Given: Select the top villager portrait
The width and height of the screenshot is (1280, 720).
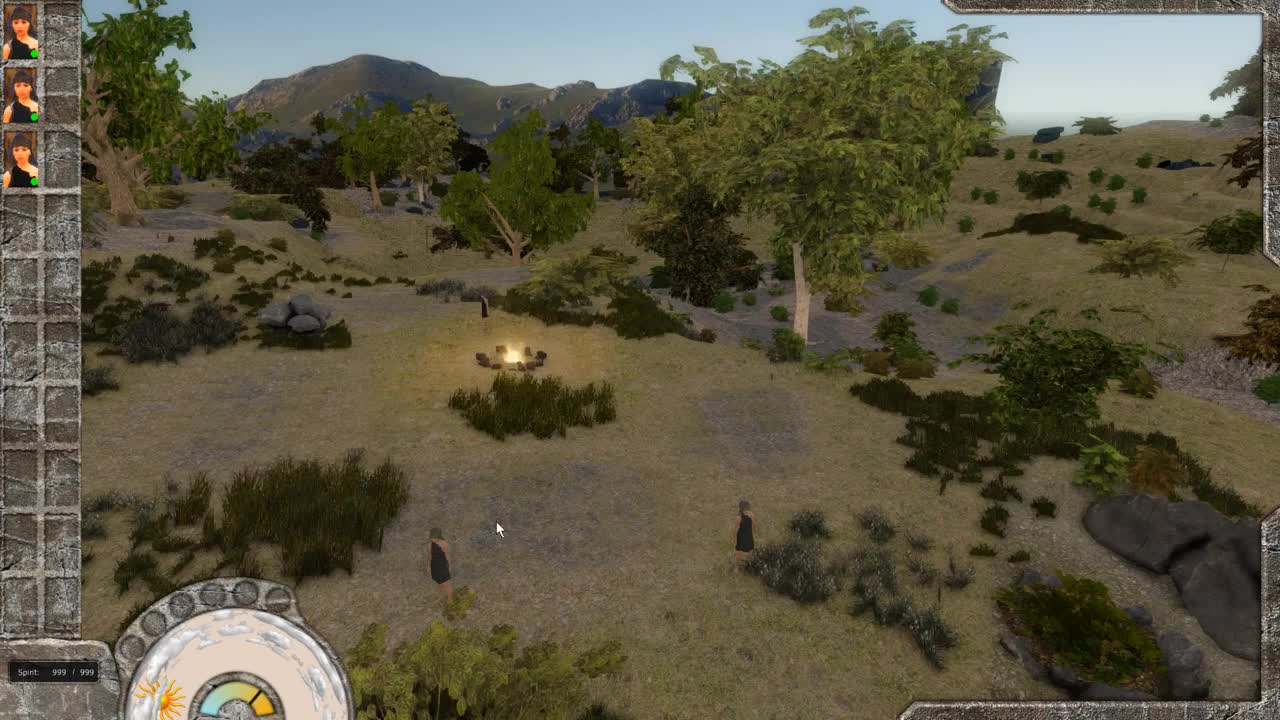Looking at the screenshot, I should [20, 30].
